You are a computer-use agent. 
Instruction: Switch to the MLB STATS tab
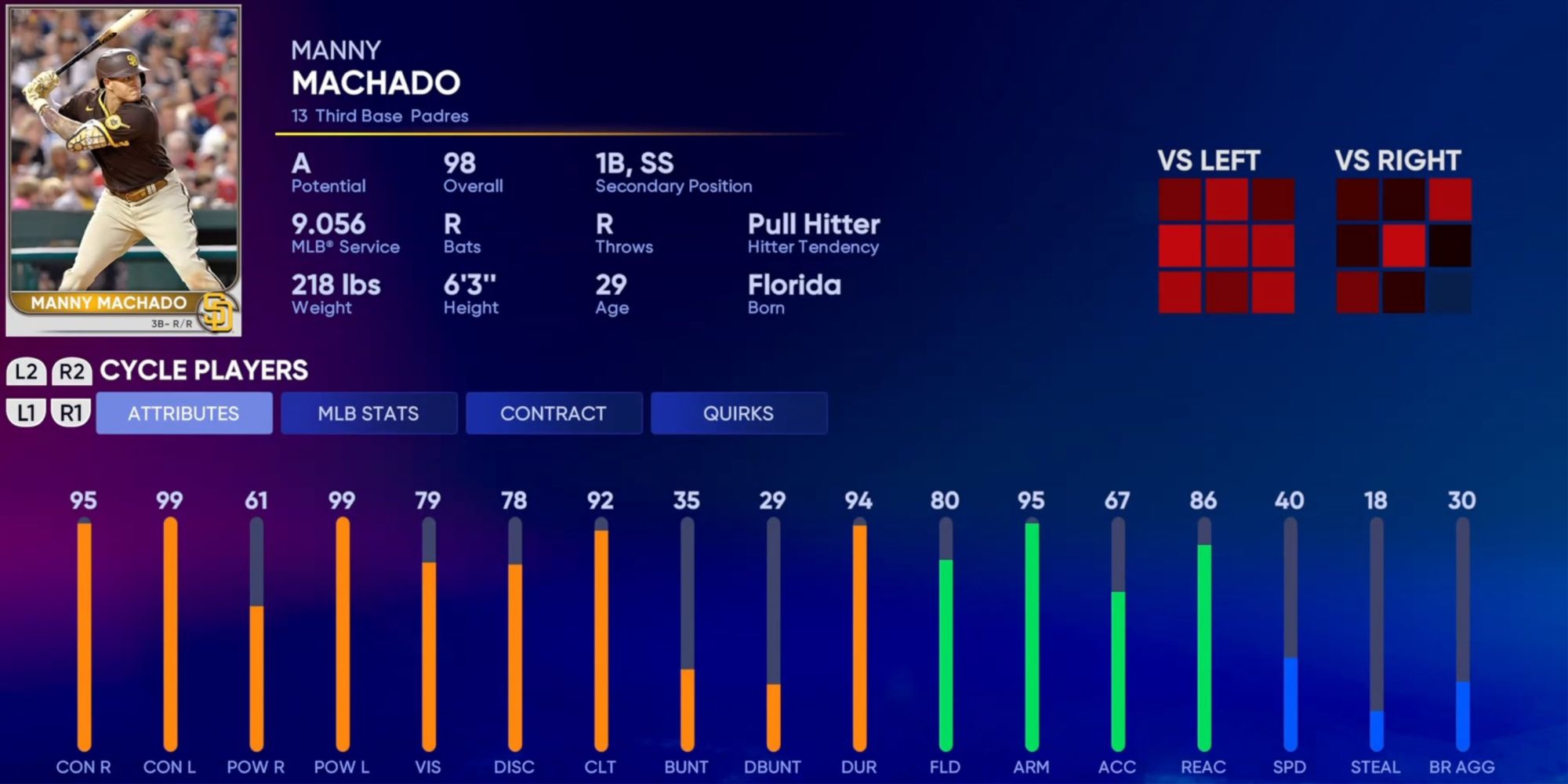coord(368,413)
